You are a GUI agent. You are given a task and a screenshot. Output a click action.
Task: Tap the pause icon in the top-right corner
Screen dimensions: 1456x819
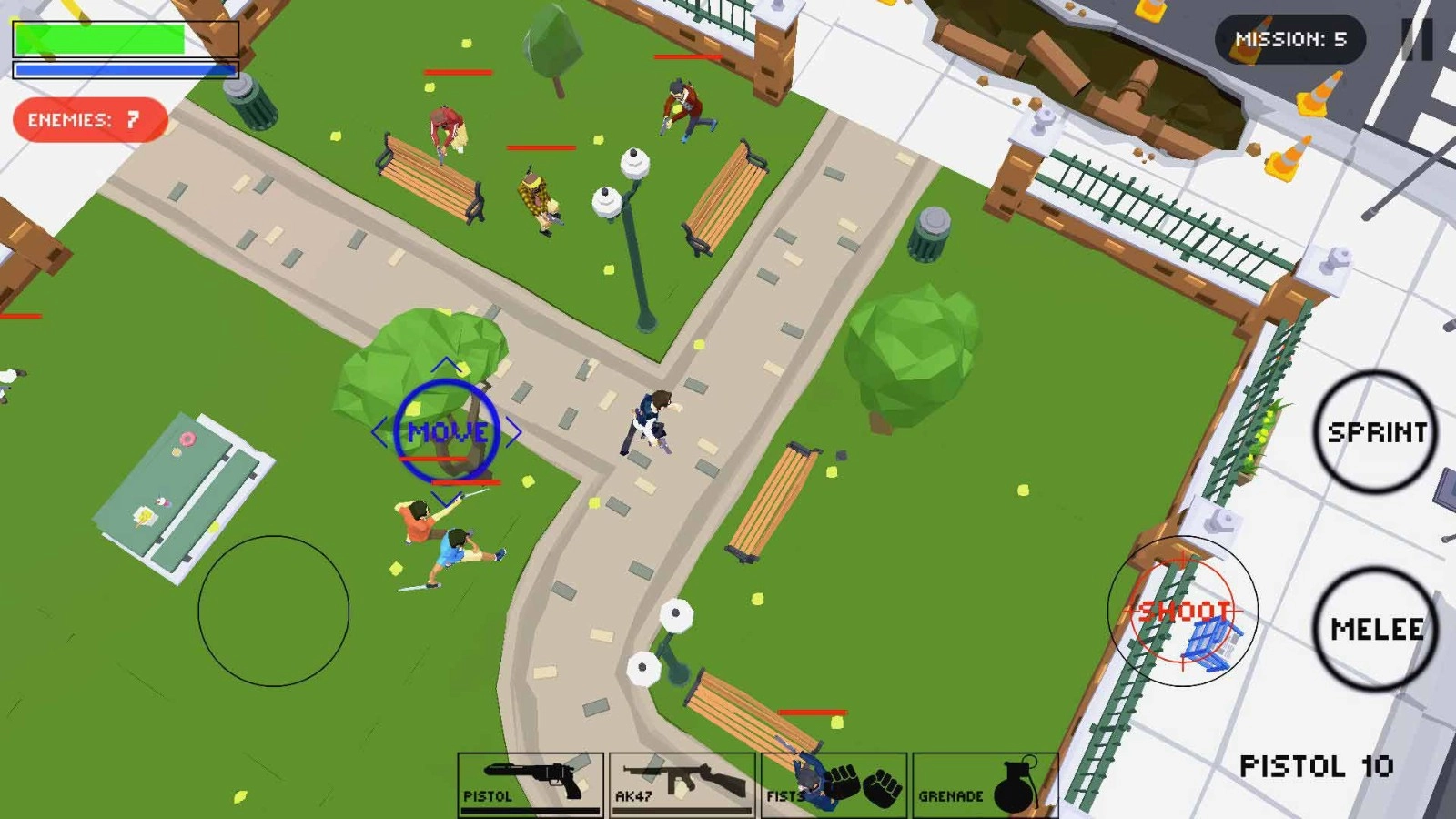1418,38
